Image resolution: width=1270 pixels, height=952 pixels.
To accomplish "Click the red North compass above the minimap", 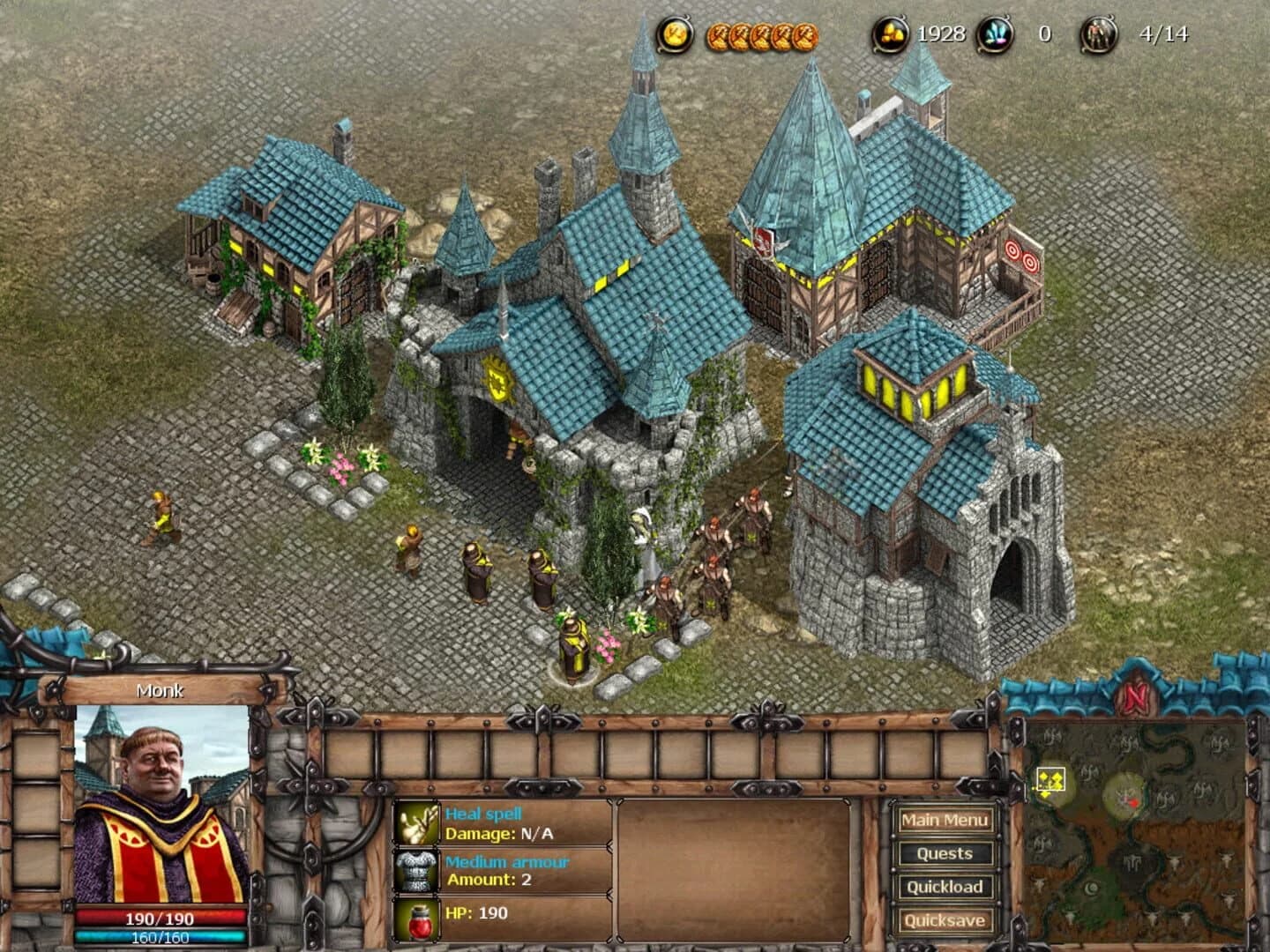I will click(x=1138, y=696).
